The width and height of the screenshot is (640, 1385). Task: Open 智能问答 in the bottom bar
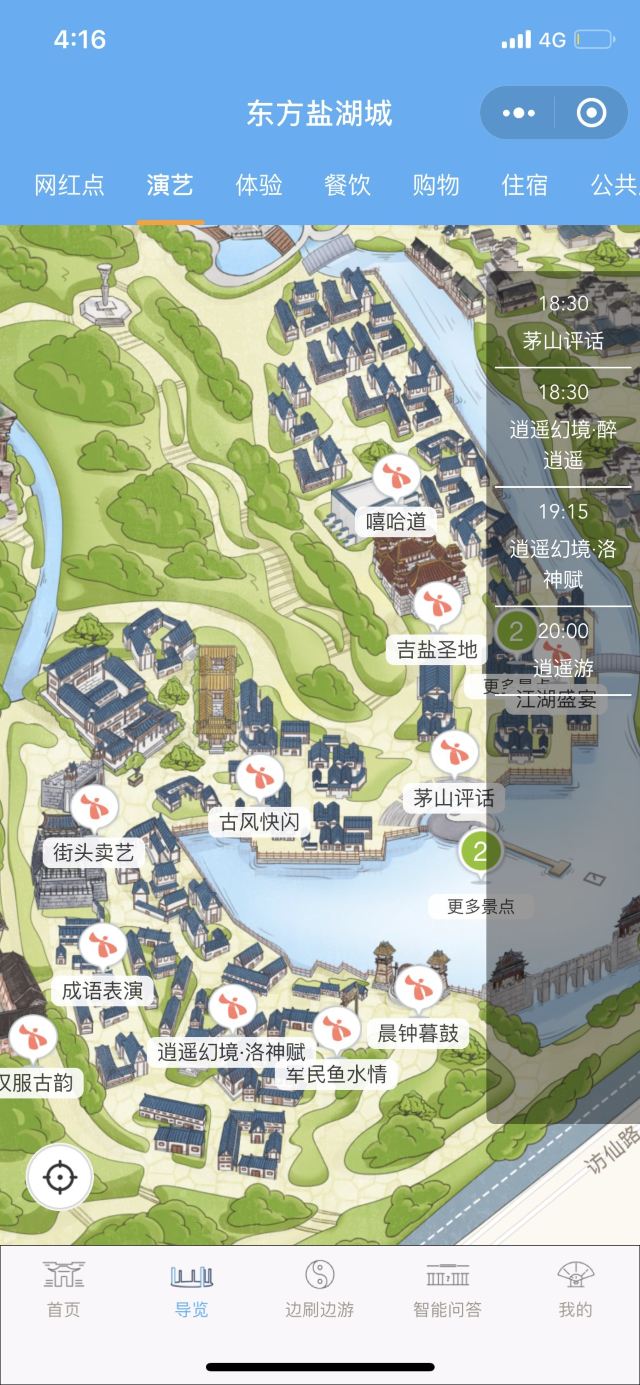point(447,1289)
